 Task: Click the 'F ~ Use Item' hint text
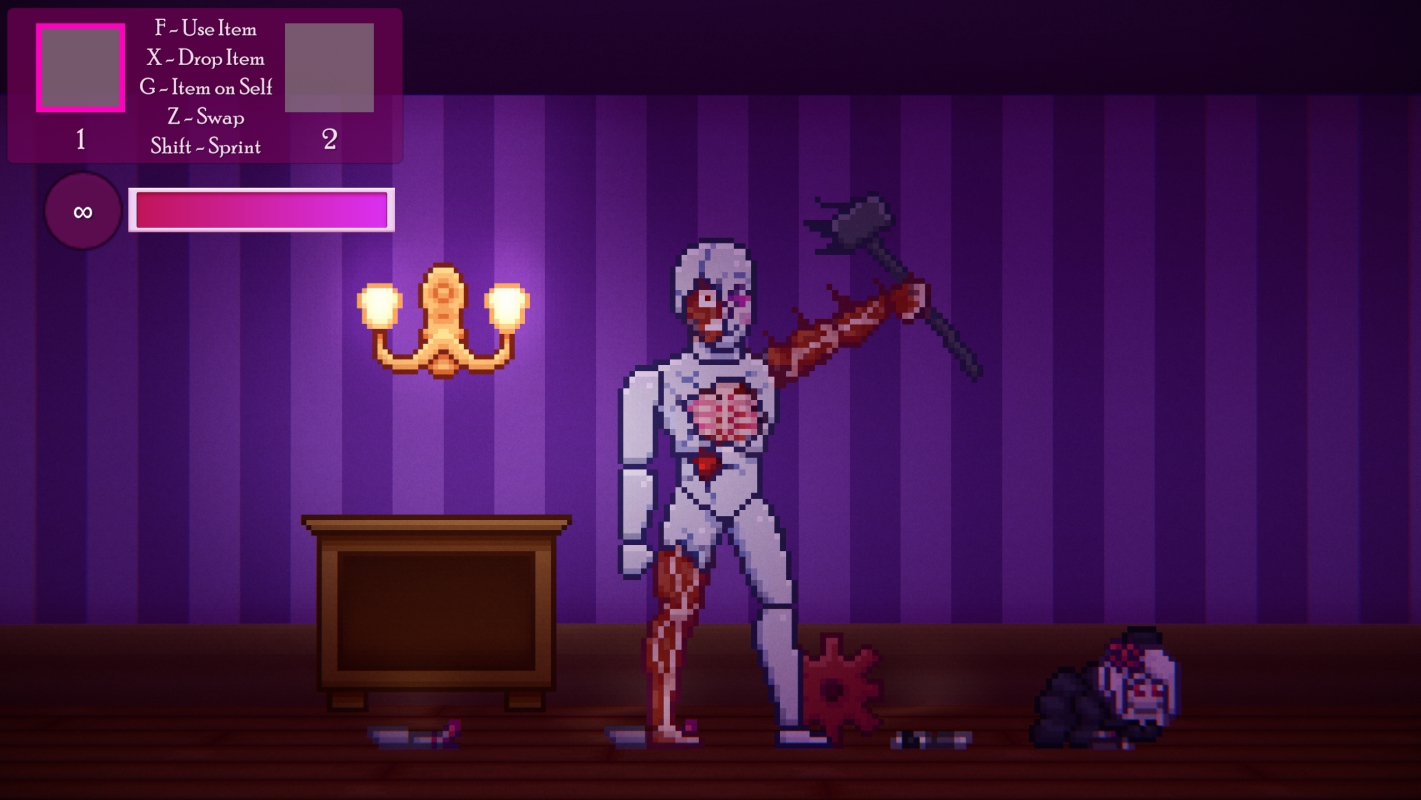[x=207, y=29]
